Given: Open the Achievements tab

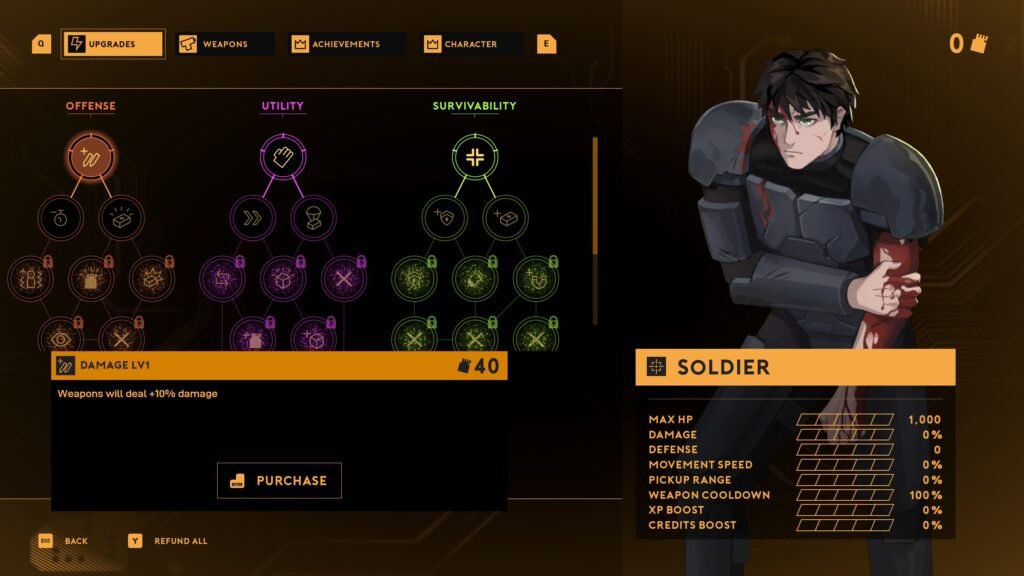Looking at the screenshot, I should point(343,44).
